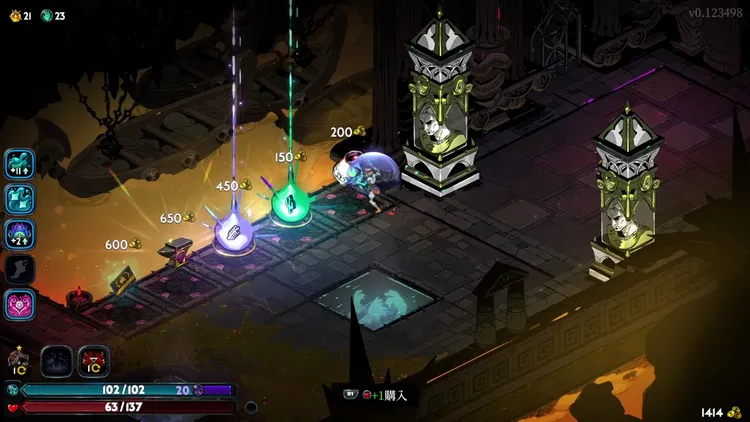Click the starred familiar keepsake icon
The image size is (750, 422).
click(x=18, y=361)
